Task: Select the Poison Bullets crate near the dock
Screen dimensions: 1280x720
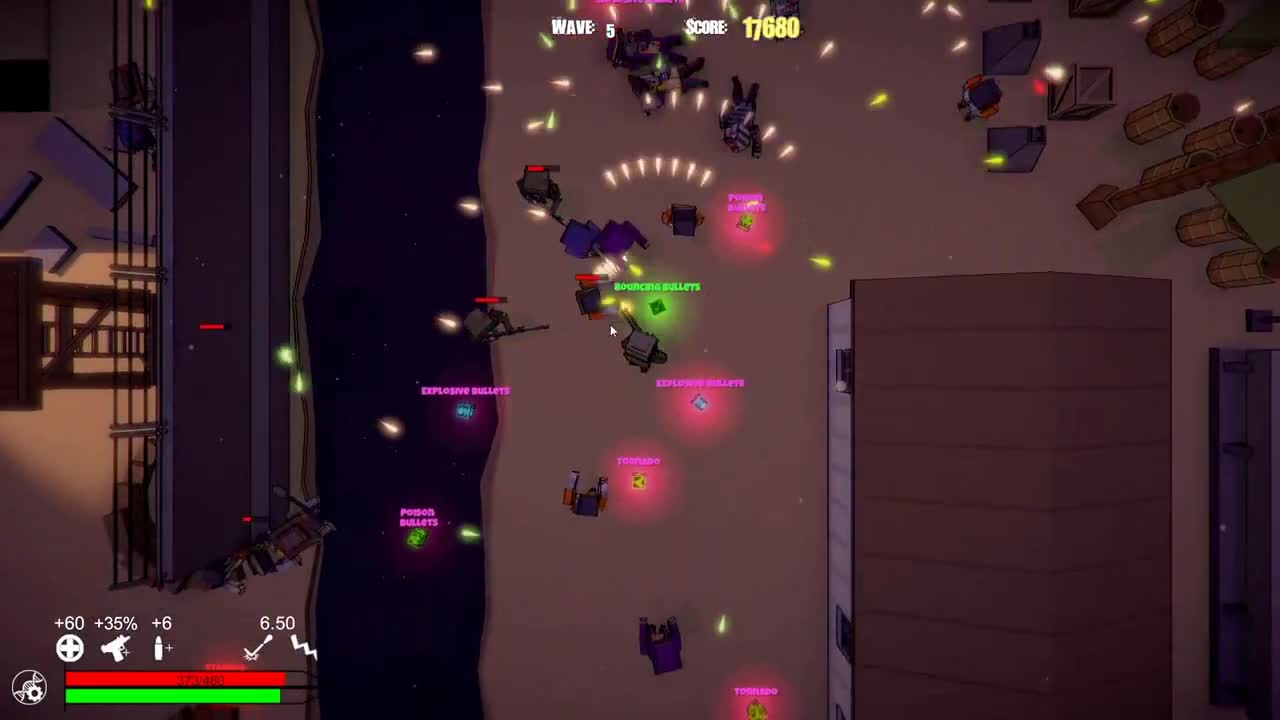Action: point(417,540)
